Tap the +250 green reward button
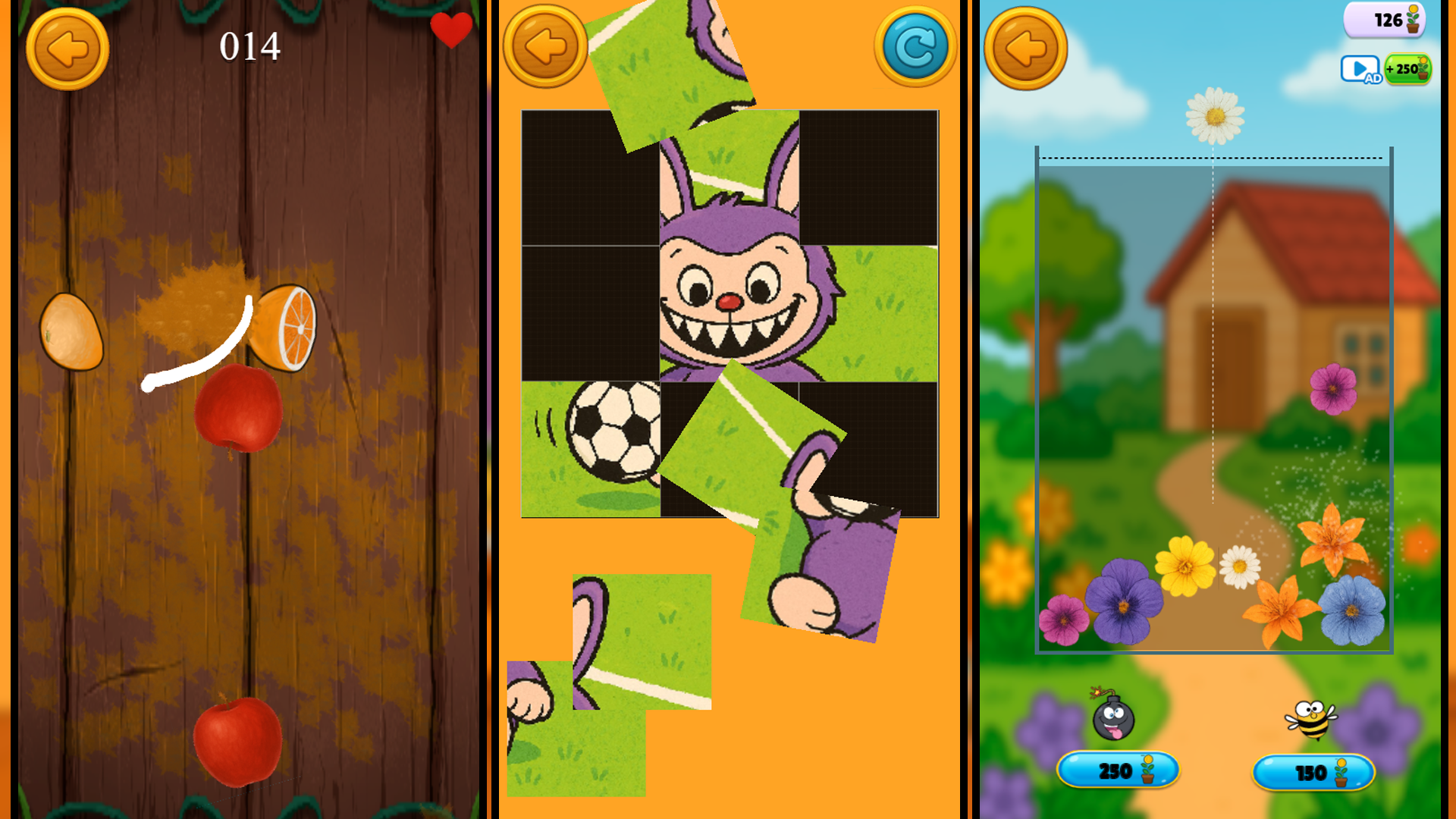The image size is (1456, 819). click(x=1408, y=70)
